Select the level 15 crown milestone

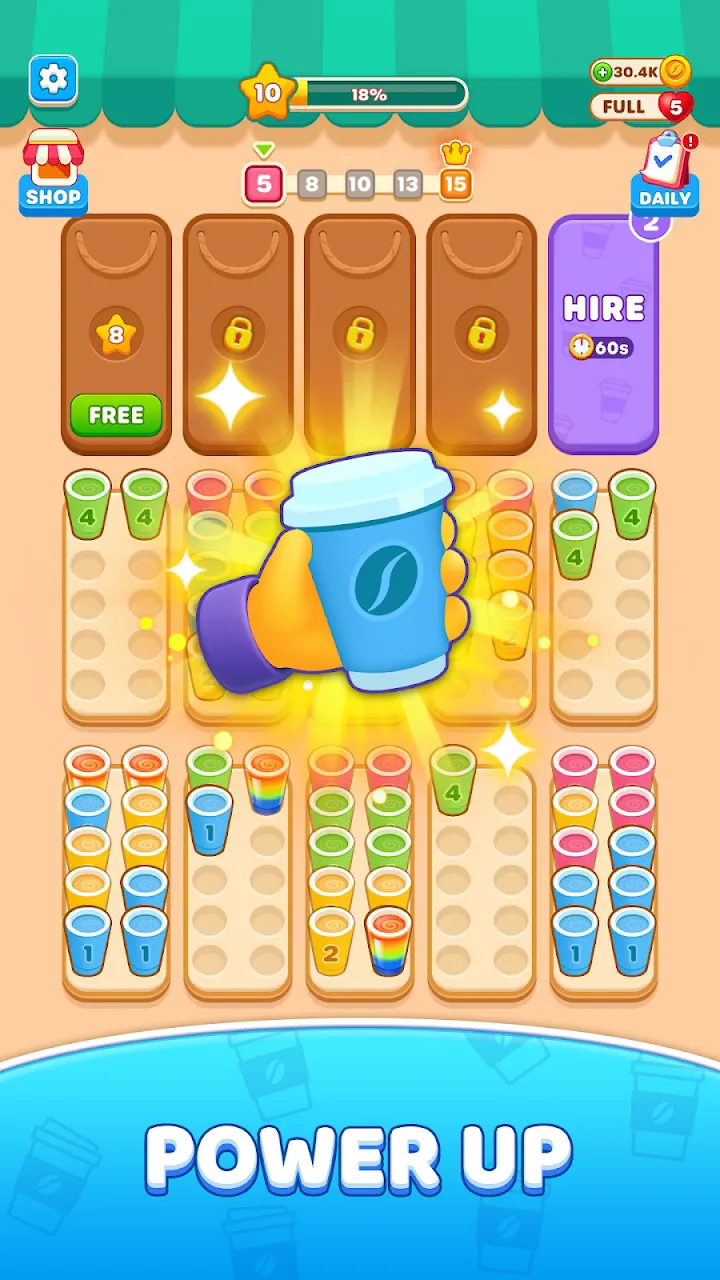pos(455,183)
